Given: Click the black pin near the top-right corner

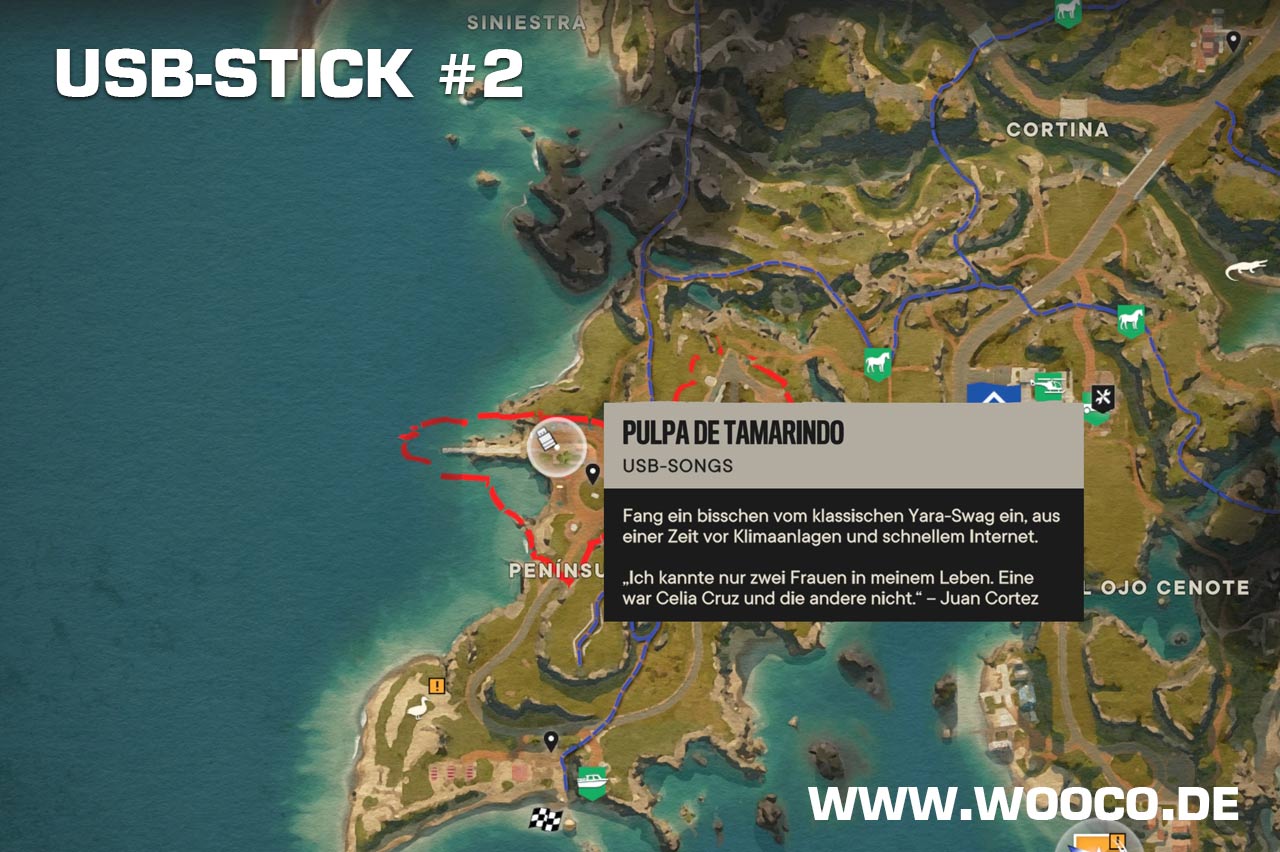Looking at the screenshot, I should (x=1234, y=41).
